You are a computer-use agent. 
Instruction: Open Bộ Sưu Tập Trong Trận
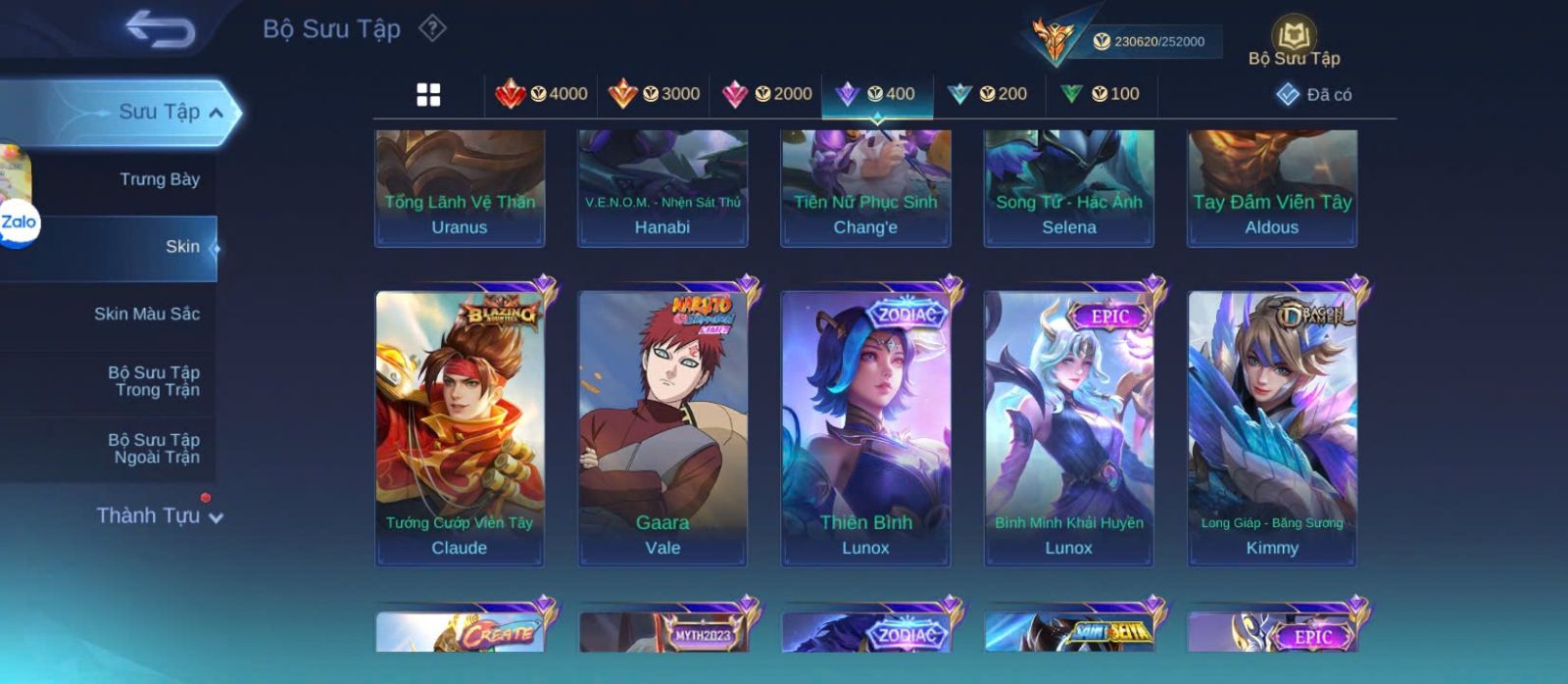point(153,381)
